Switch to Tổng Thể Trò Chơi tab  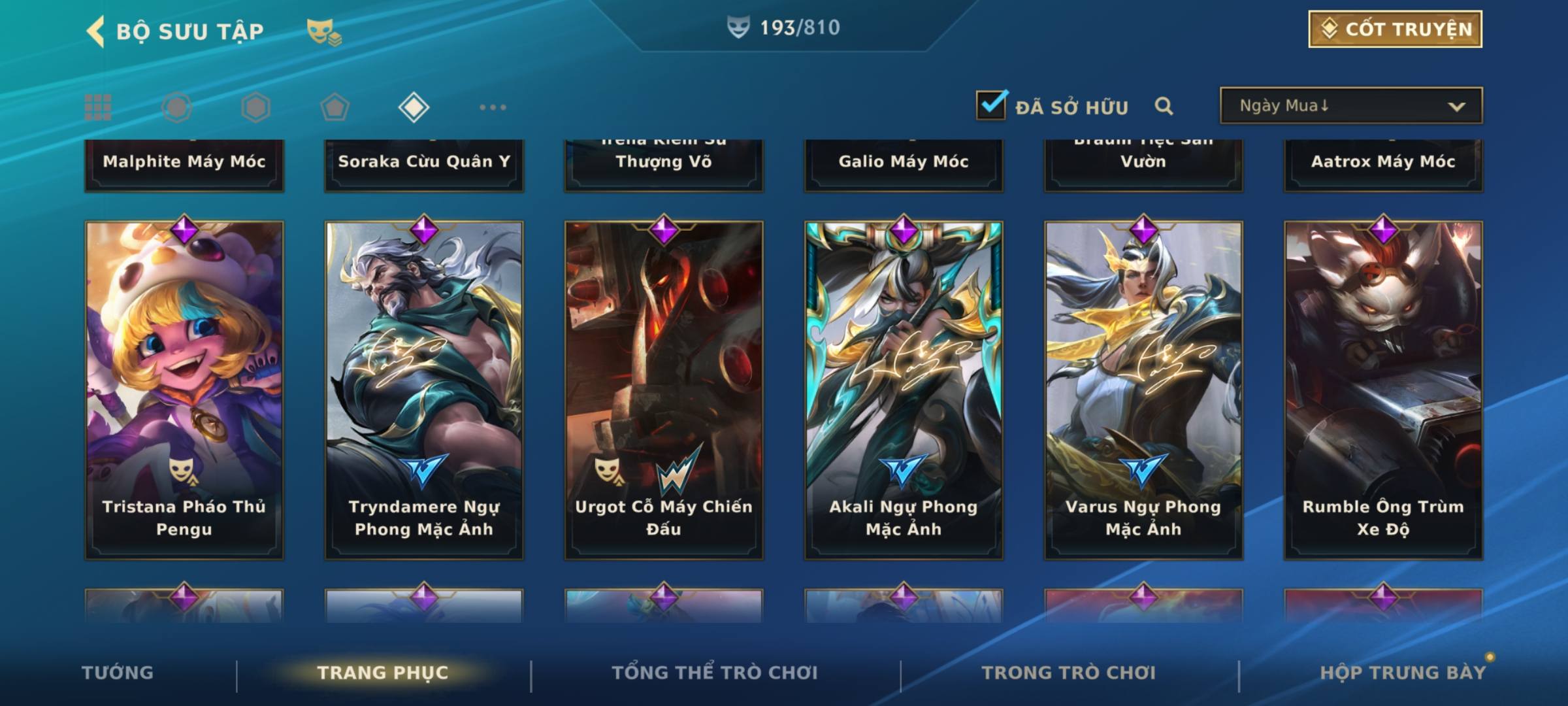[715, 673]
